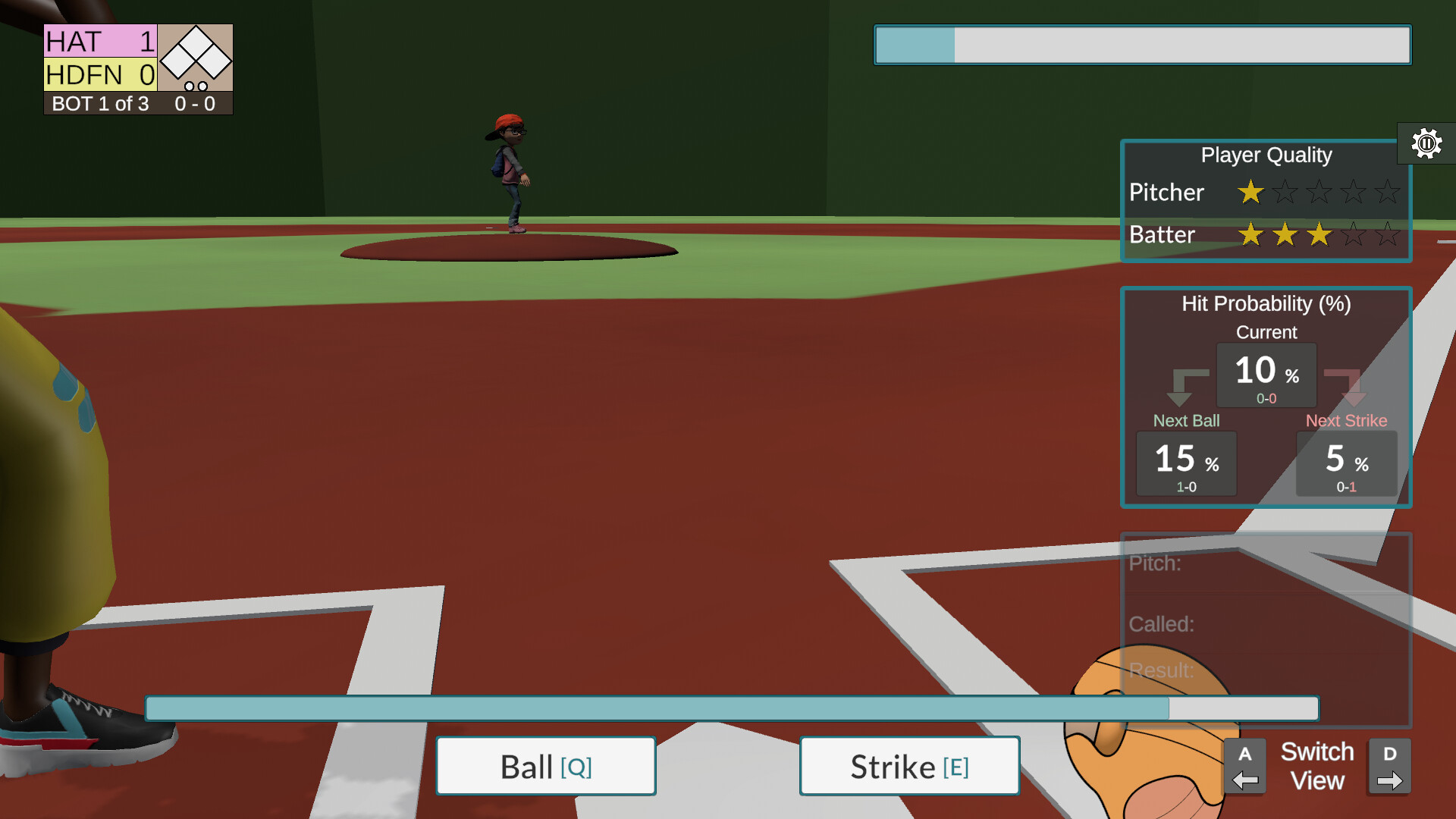Toggle the pitcher's second star
1456x819 pixels.
pyautogui.click(x=1285, y=192)
